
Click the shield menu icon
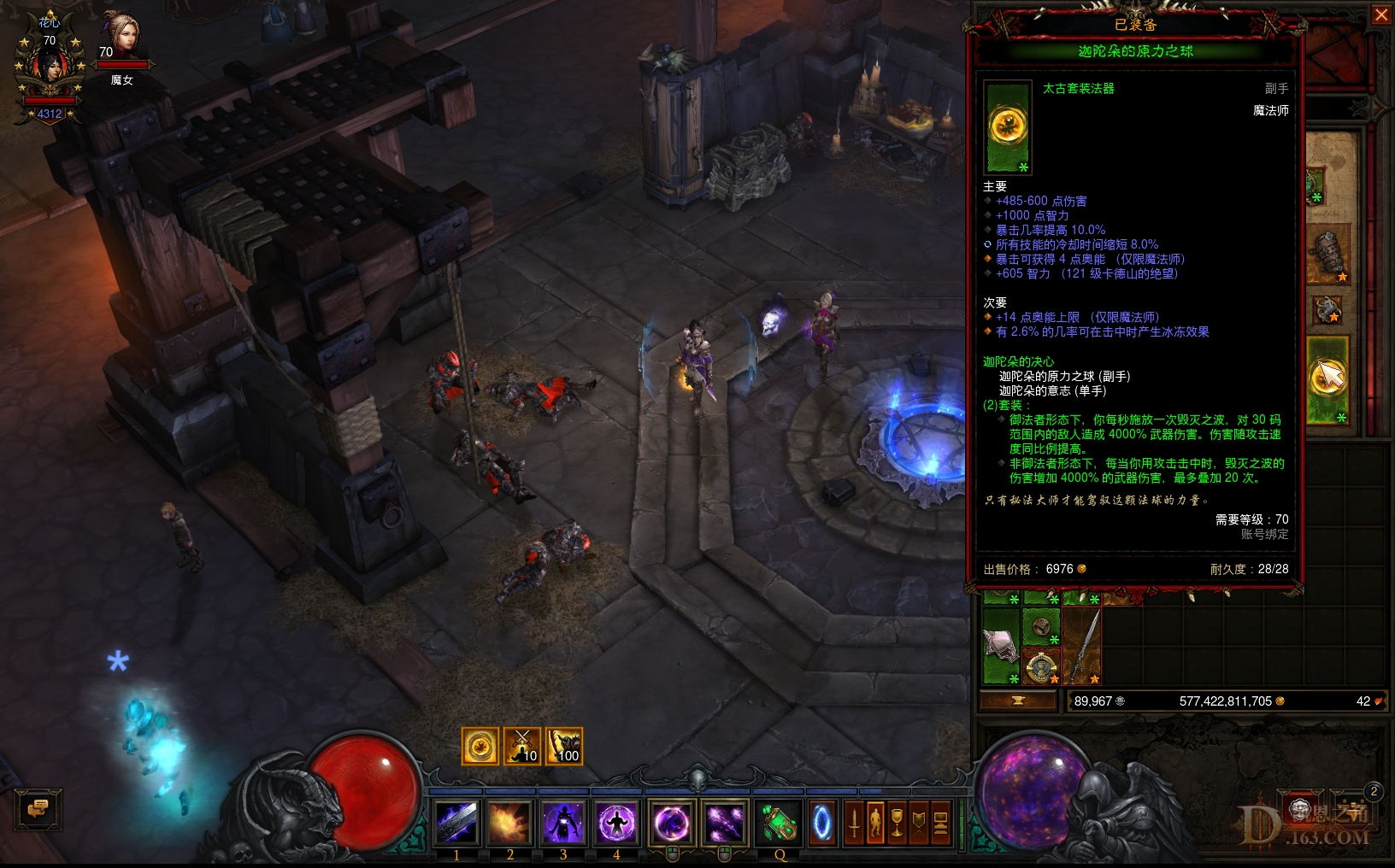pos(919,823)
